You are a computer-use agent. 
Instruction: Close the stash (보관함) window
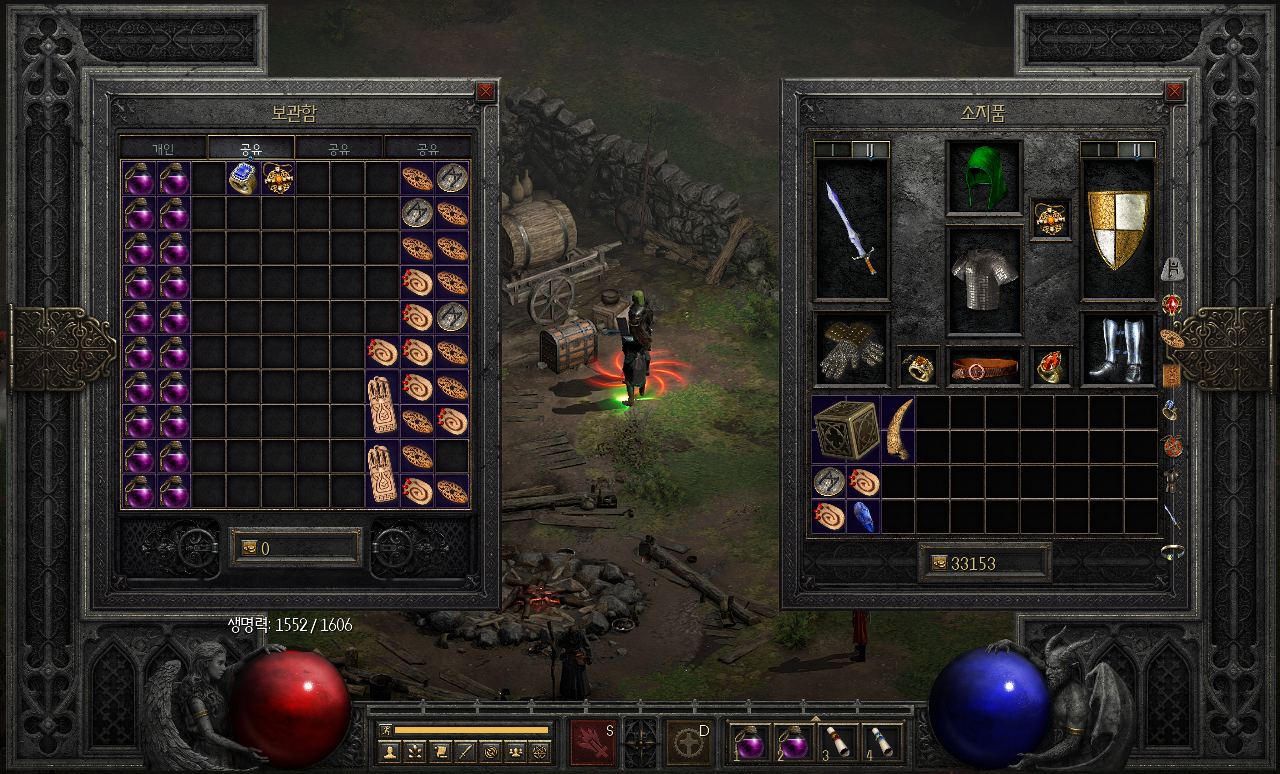pyautogui.click(x=485, y=92)
